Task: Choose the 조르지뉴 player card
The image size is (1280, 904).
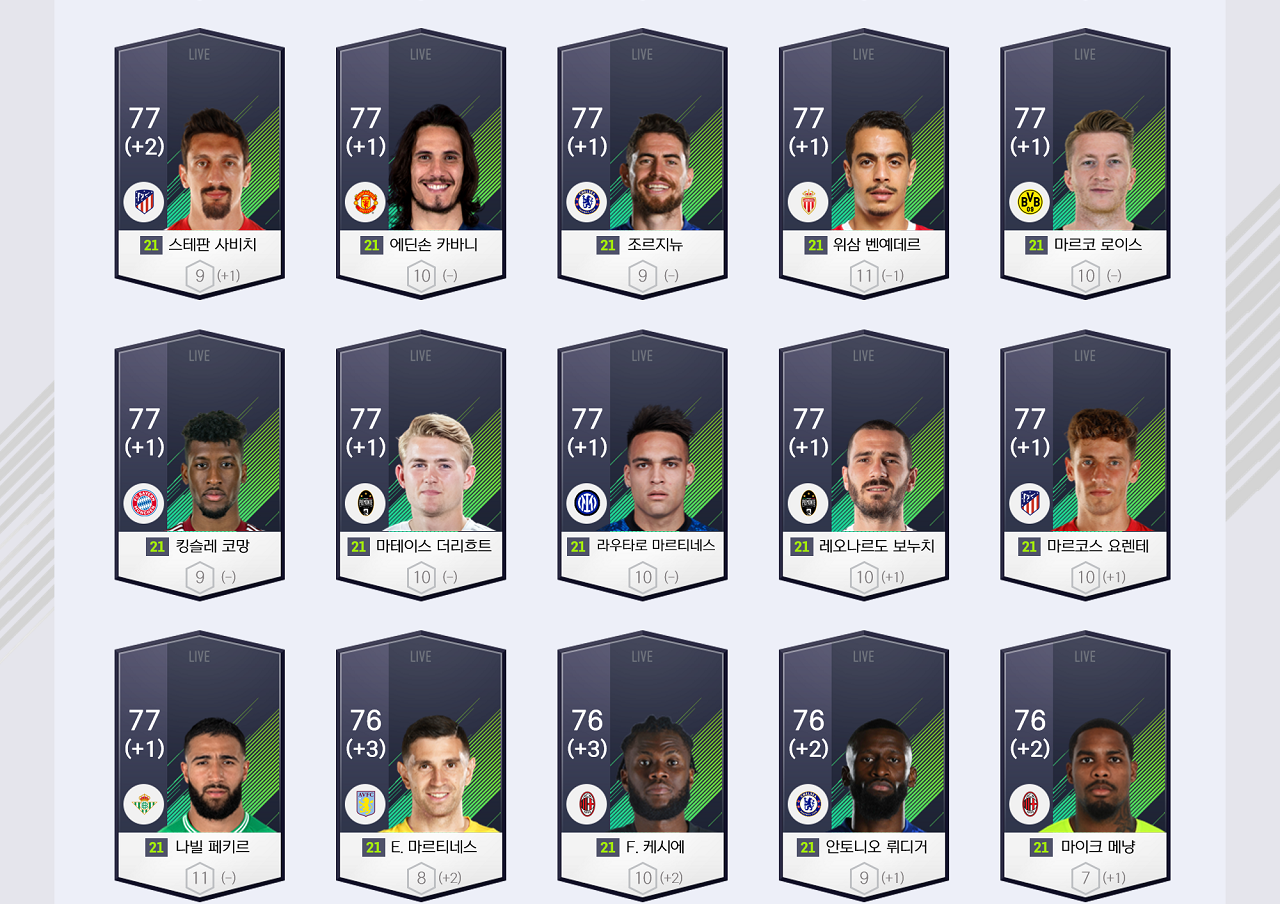Action: click(x=642, y=165)
